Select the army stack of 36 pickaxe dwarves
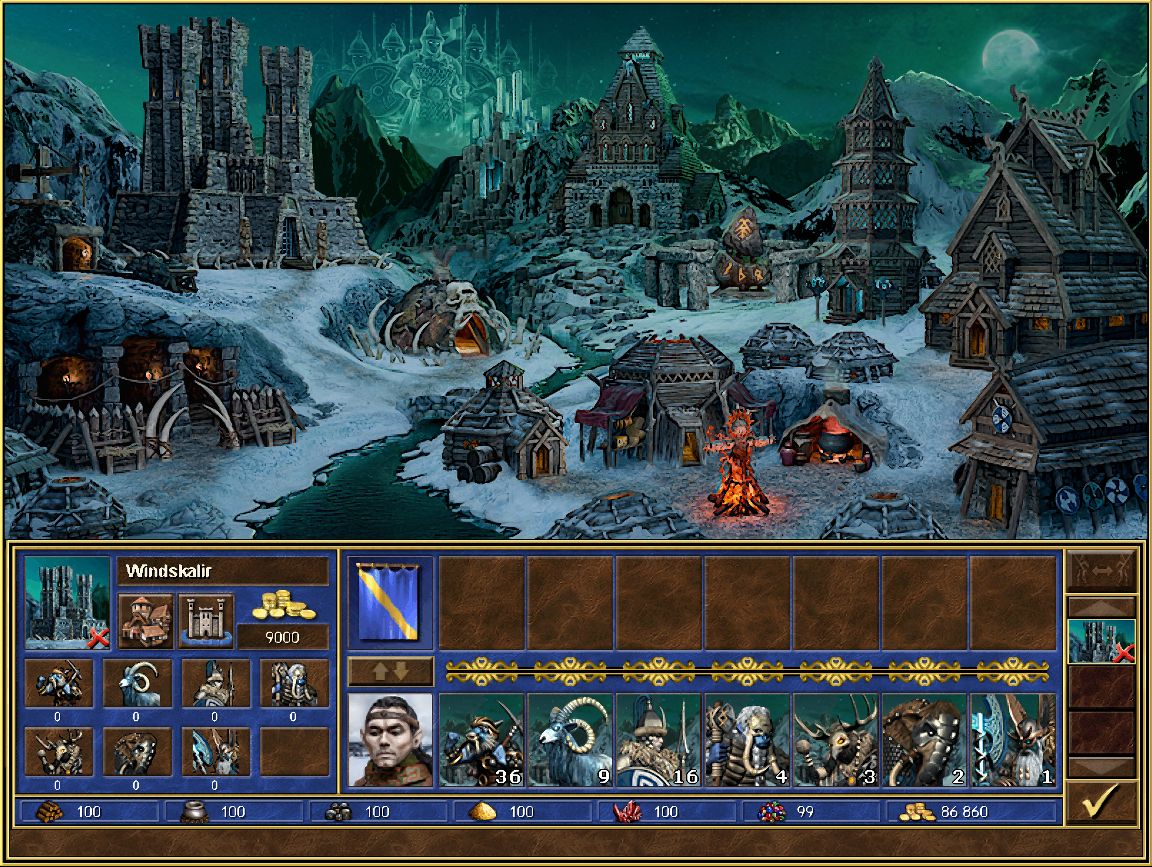This screenshot has height=867, width=1152. [x=483, y=740]
